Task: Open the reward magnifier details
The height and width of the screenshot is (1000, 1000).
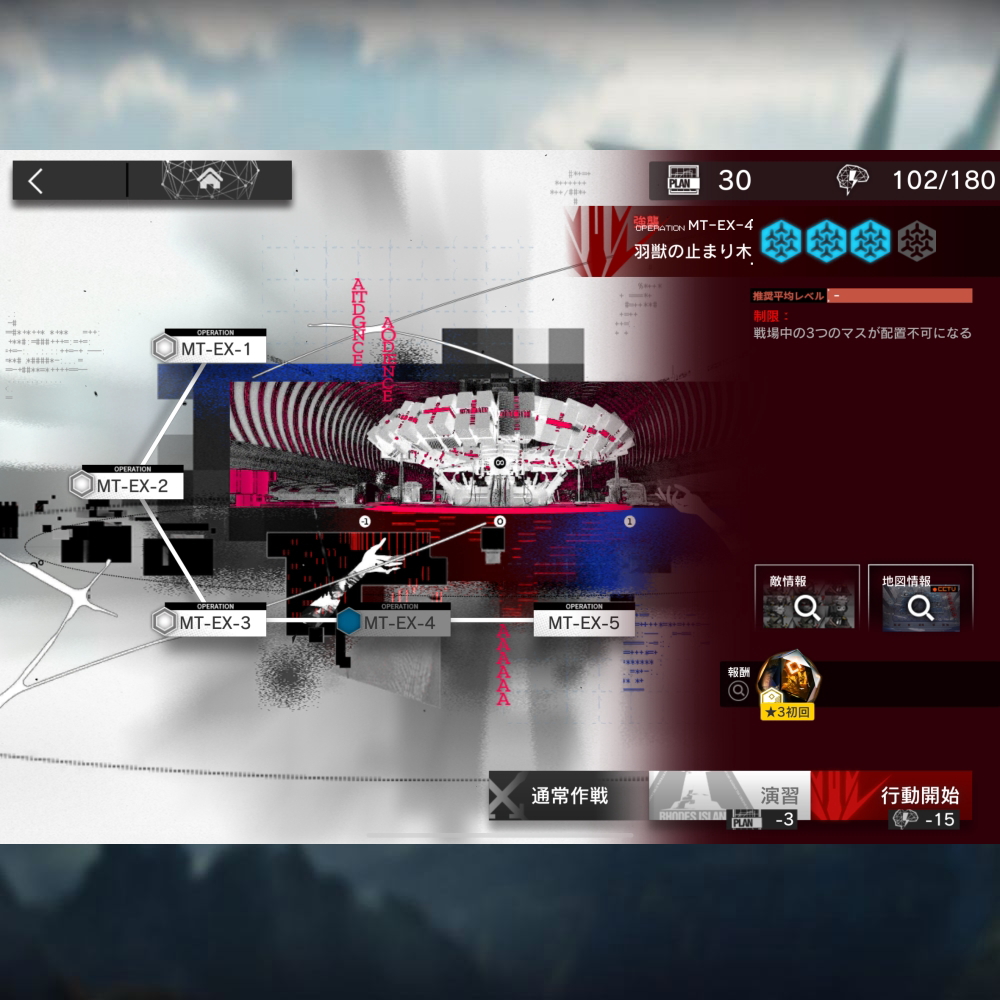Action: [739, 690]
